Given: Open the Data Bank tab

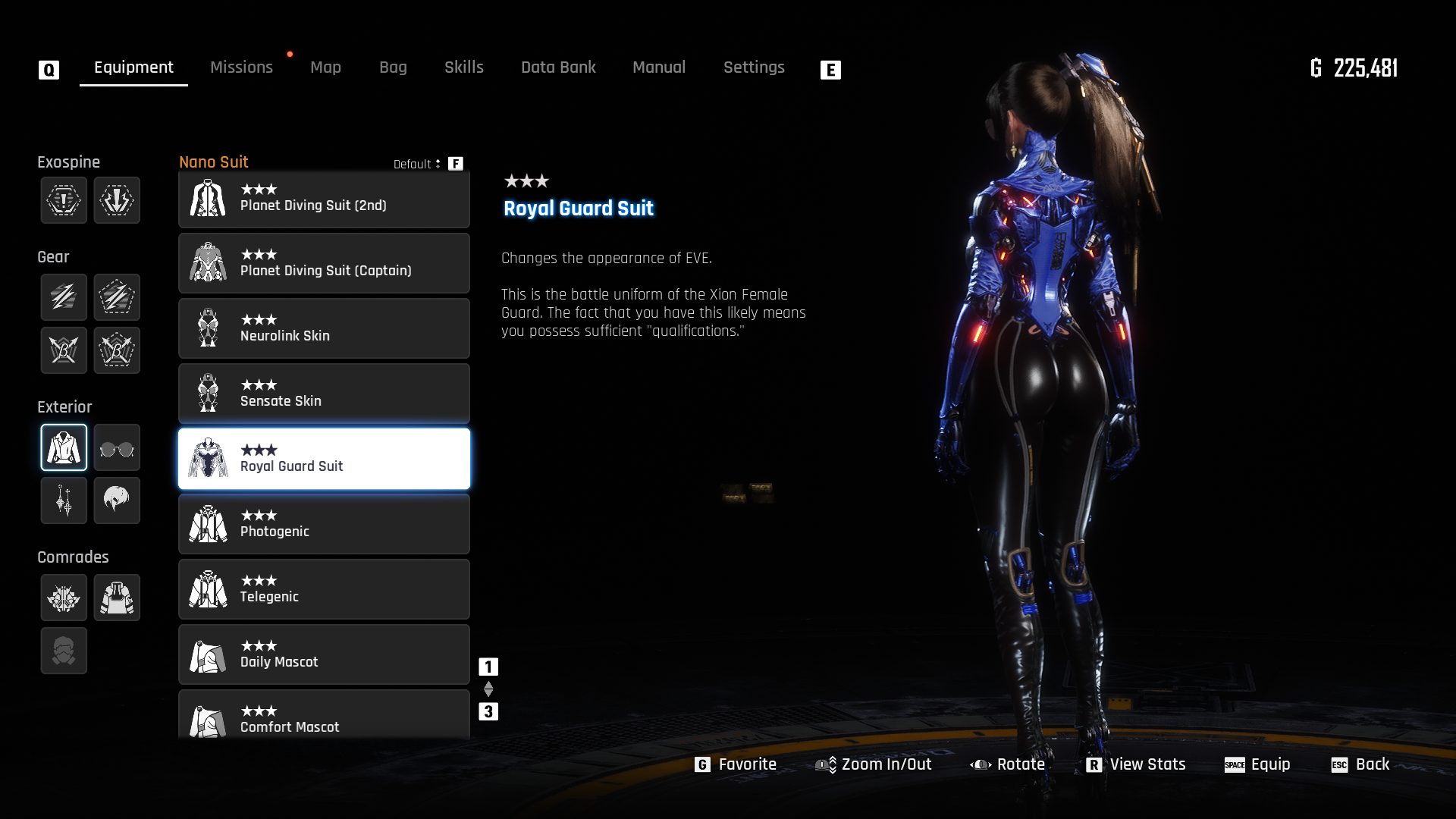Looking at the screenshot, I should (558, 67).
